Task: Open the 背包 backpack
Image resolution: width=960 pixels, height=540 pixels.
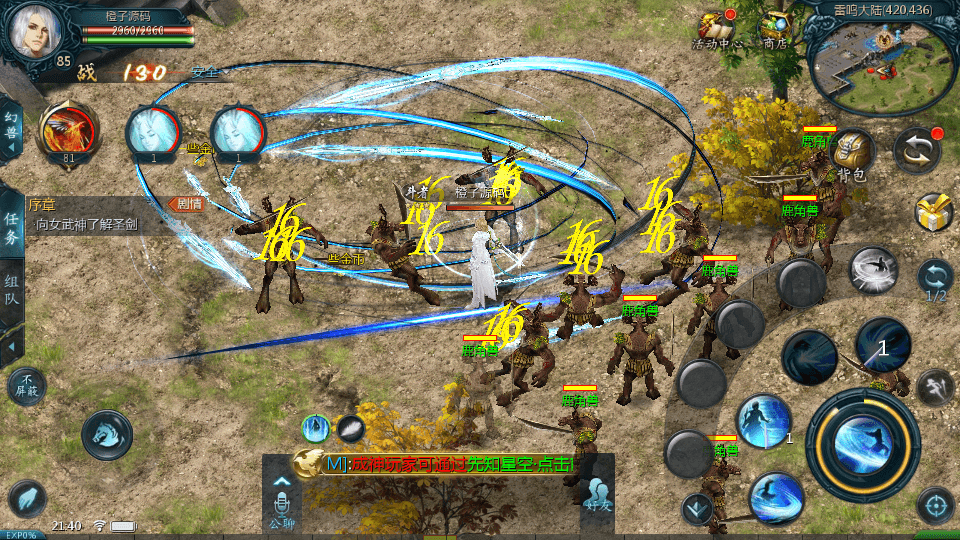Action: click(852, 155)
